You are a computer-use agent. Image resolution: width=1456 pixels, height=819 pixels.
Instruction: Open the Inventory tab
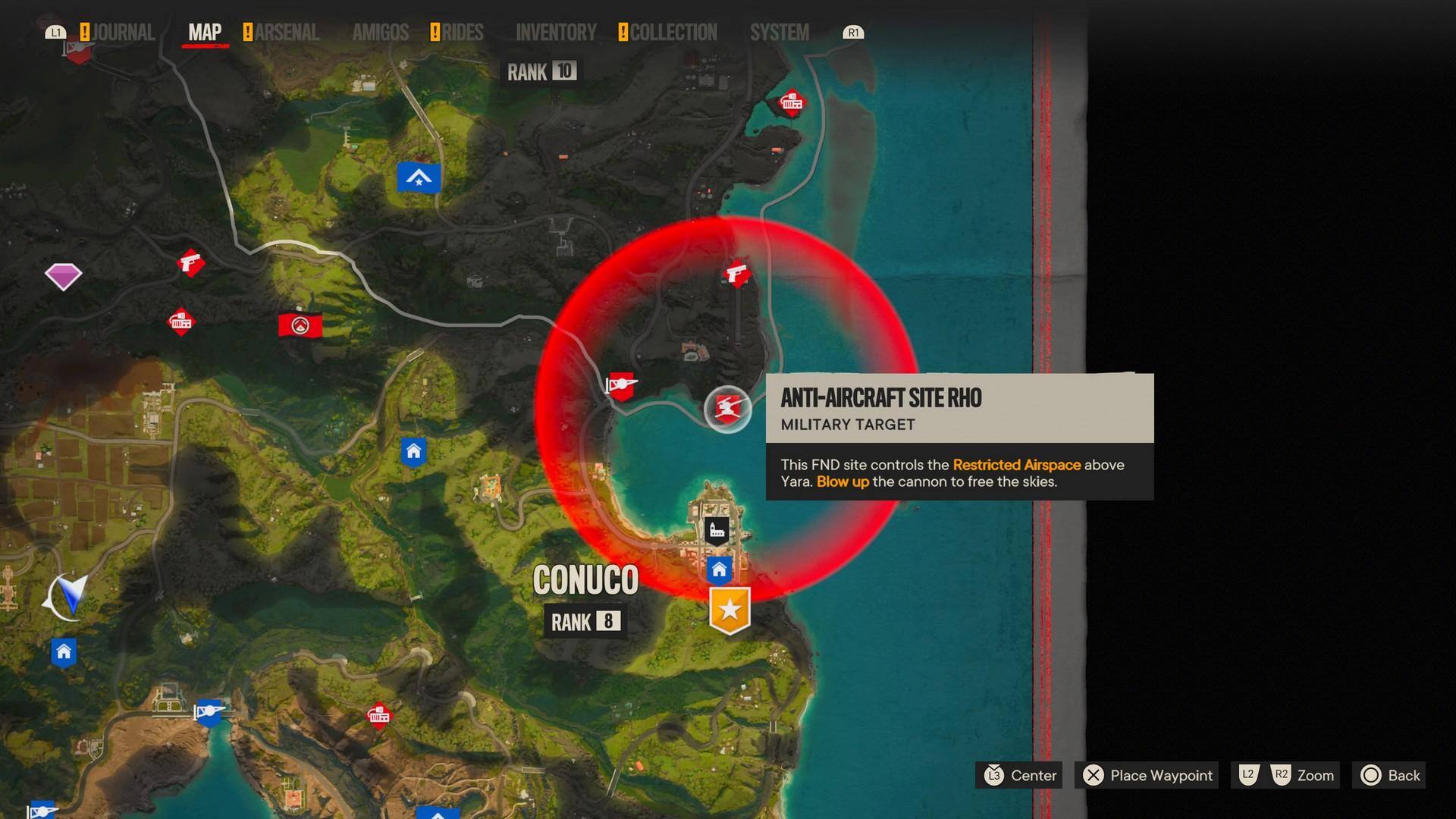tap(556, 33)
